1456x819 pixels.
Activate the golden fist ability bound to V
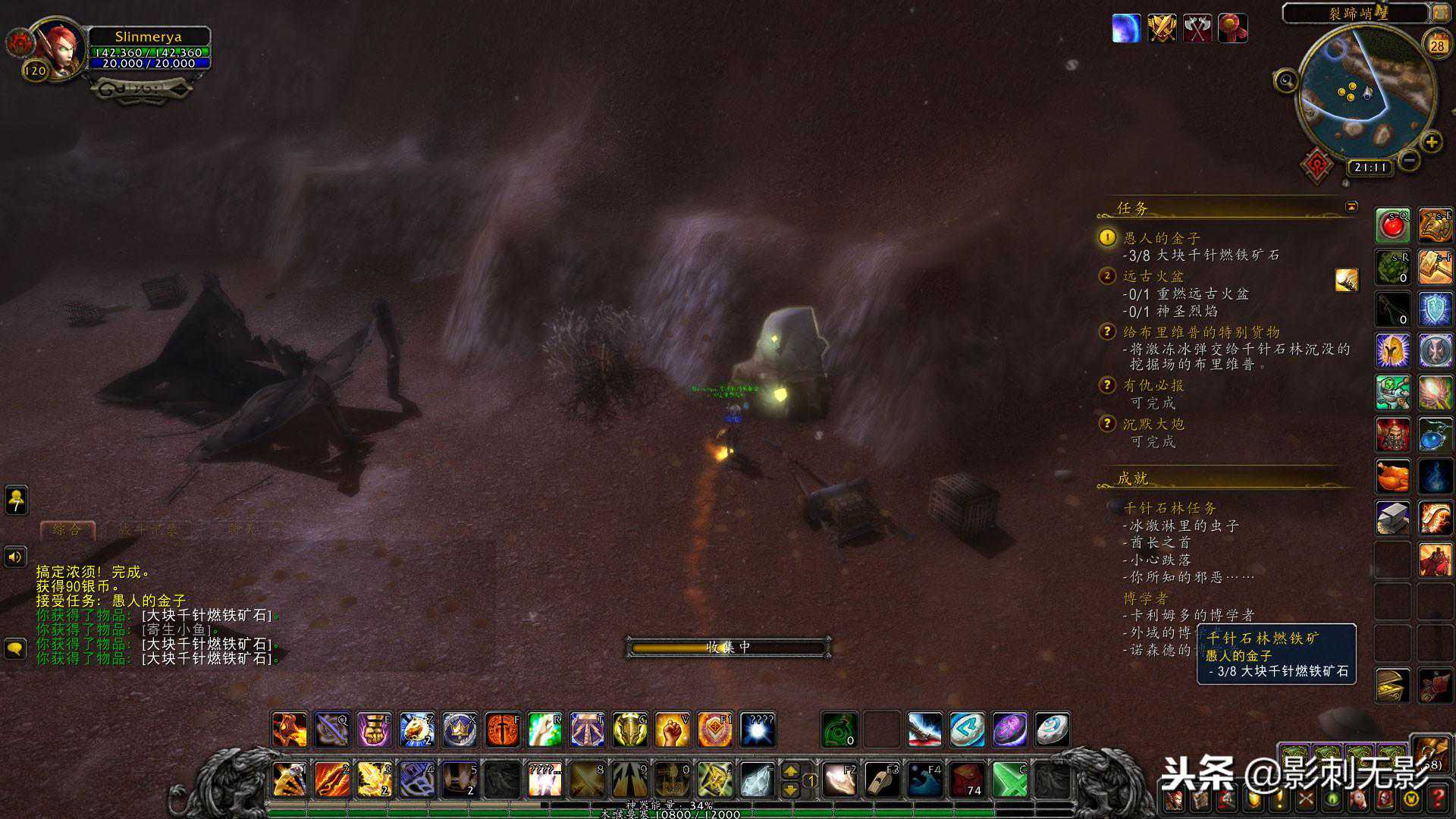tap(672, 730)
